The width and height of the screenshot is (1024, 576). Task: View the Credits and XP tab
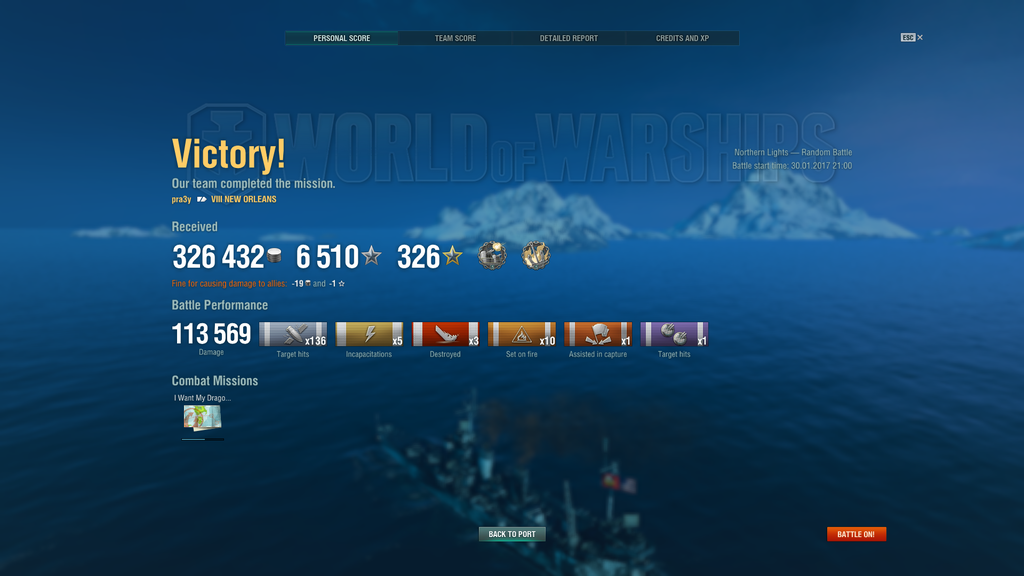(682, 38)
